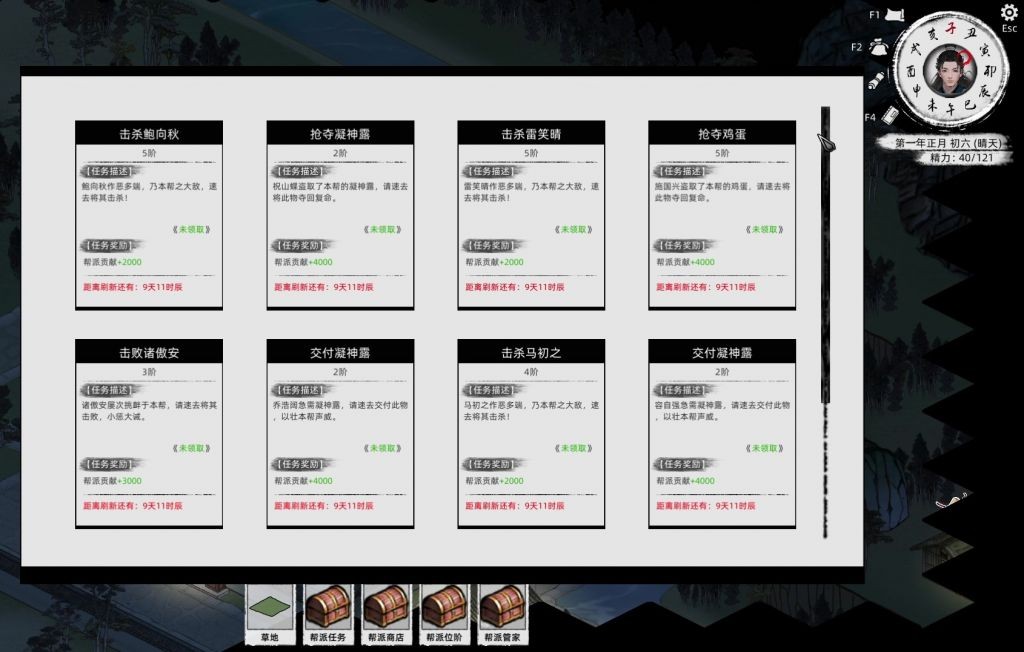Image resolution: width=1024 pixels, height=652 pixels.
Task: Select the 草地 tile slot
Action: click(x=270, y=609)
